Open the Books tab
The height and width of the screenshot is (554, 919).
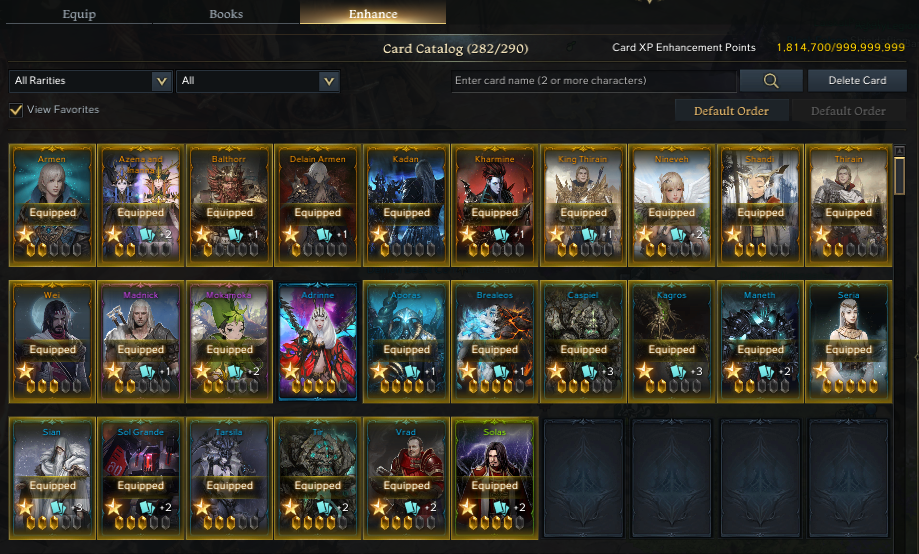pos(226,14)
